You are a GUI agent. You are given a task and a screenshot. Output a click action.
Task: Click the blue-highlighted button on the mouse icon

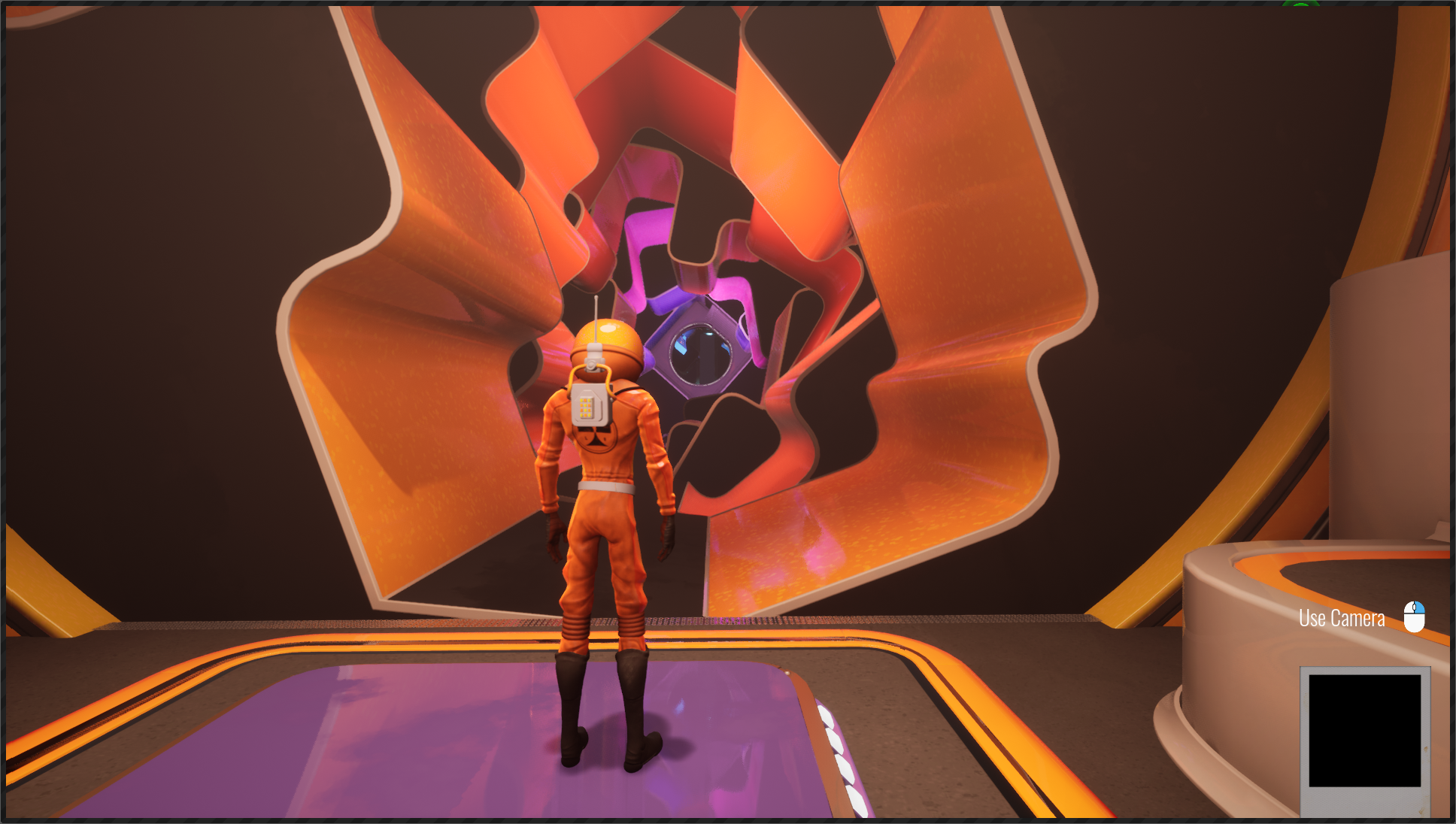tap(1419, 607)
